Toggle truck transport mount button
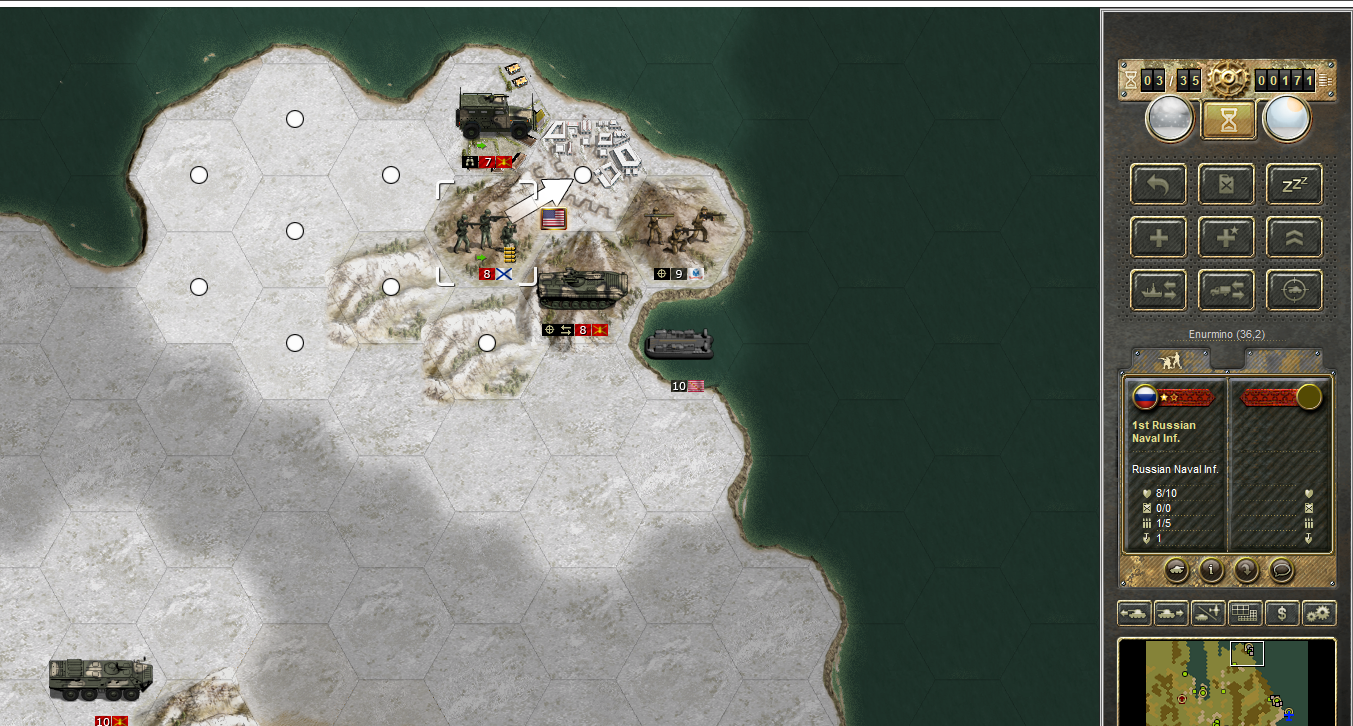The image size is (1353, 726). [1226, 290]
